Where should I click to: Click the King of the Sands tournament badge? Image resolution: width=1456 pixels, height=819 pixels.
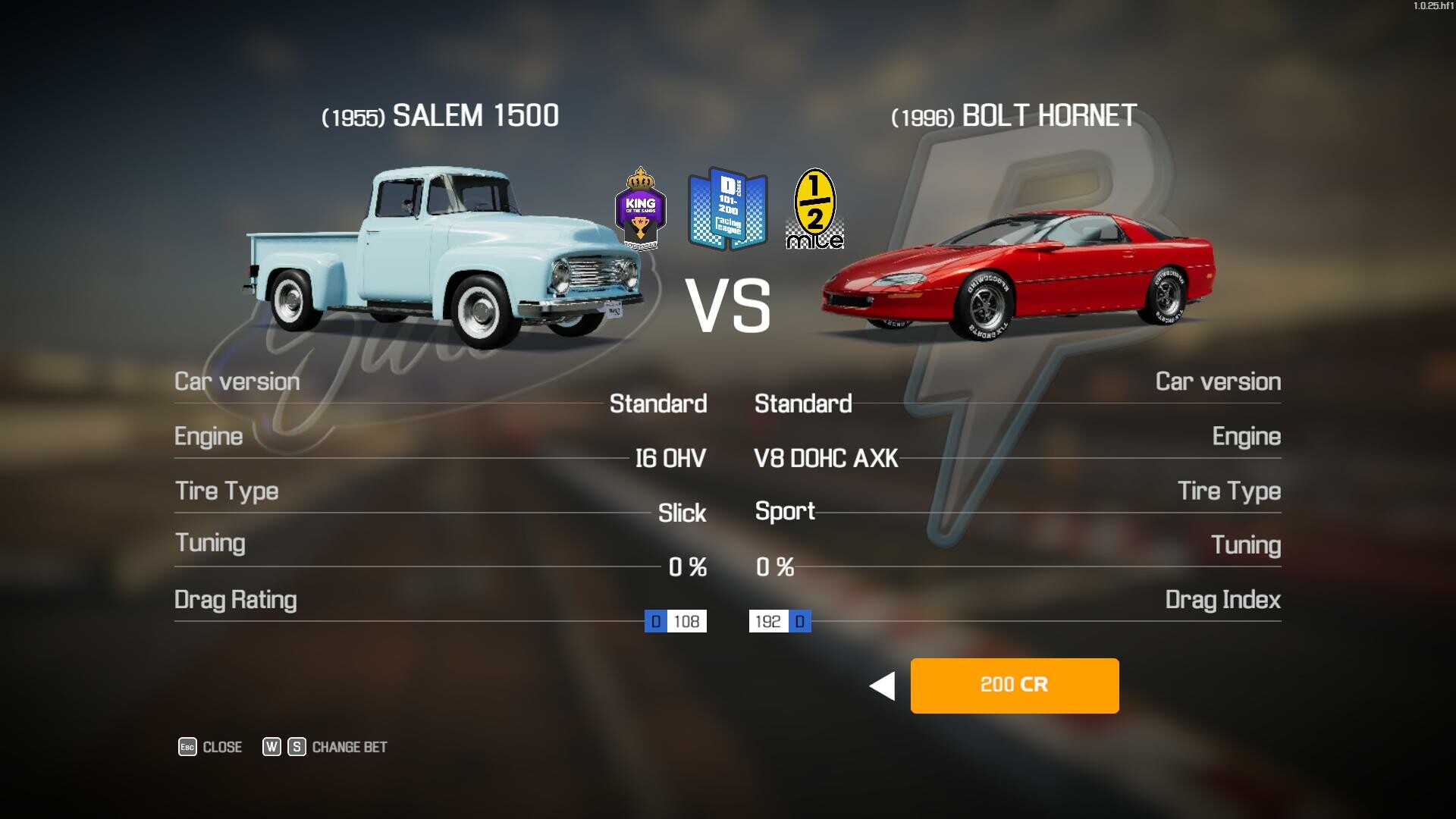[x=641, y=211]
